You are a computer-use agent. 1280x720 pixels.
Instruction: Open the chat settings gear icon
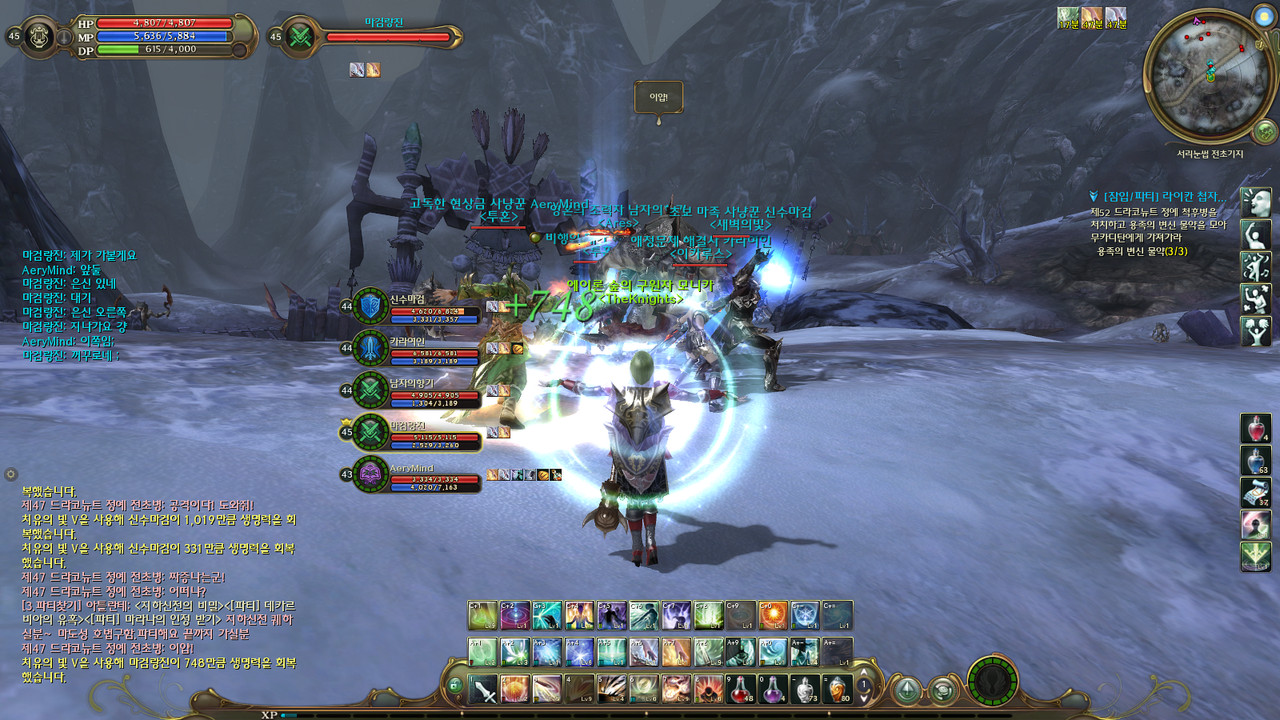[x=11, y=474]
